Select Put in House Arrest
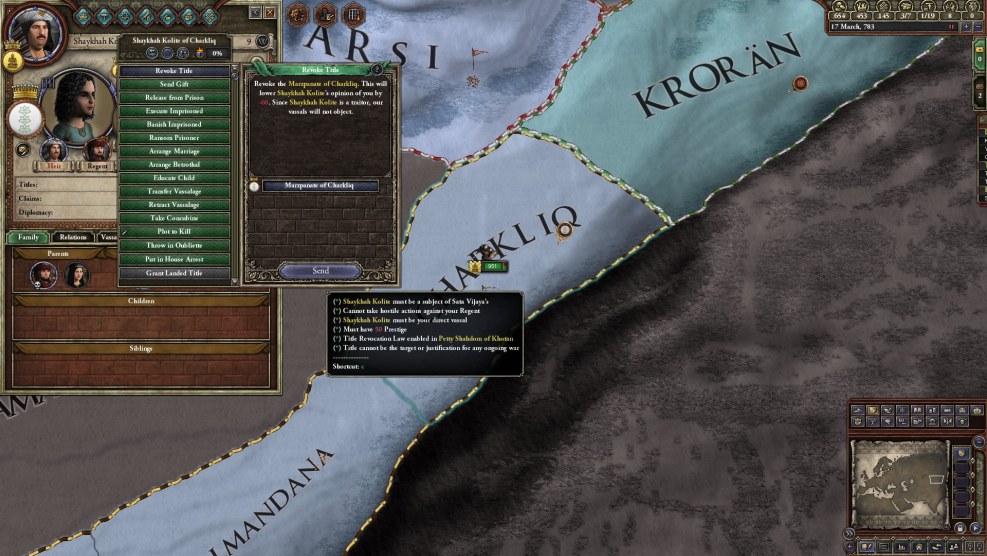 [x=174, y=259]
